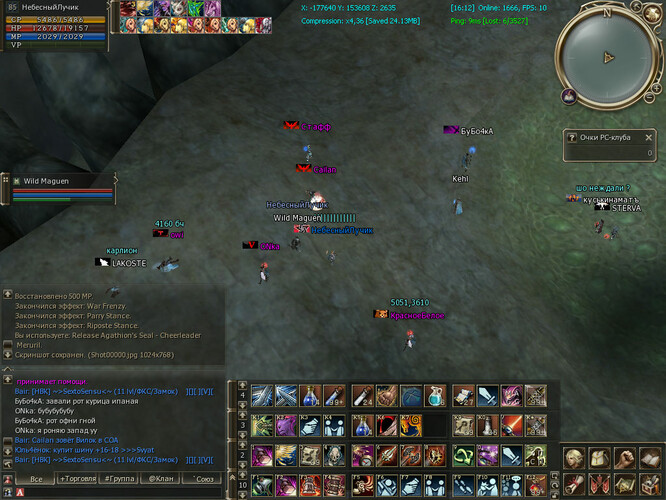Image resolution: width=666 pixels, height=500 pixels.
Task: Select the #Группа party chat tab
Action: point(121,479)
